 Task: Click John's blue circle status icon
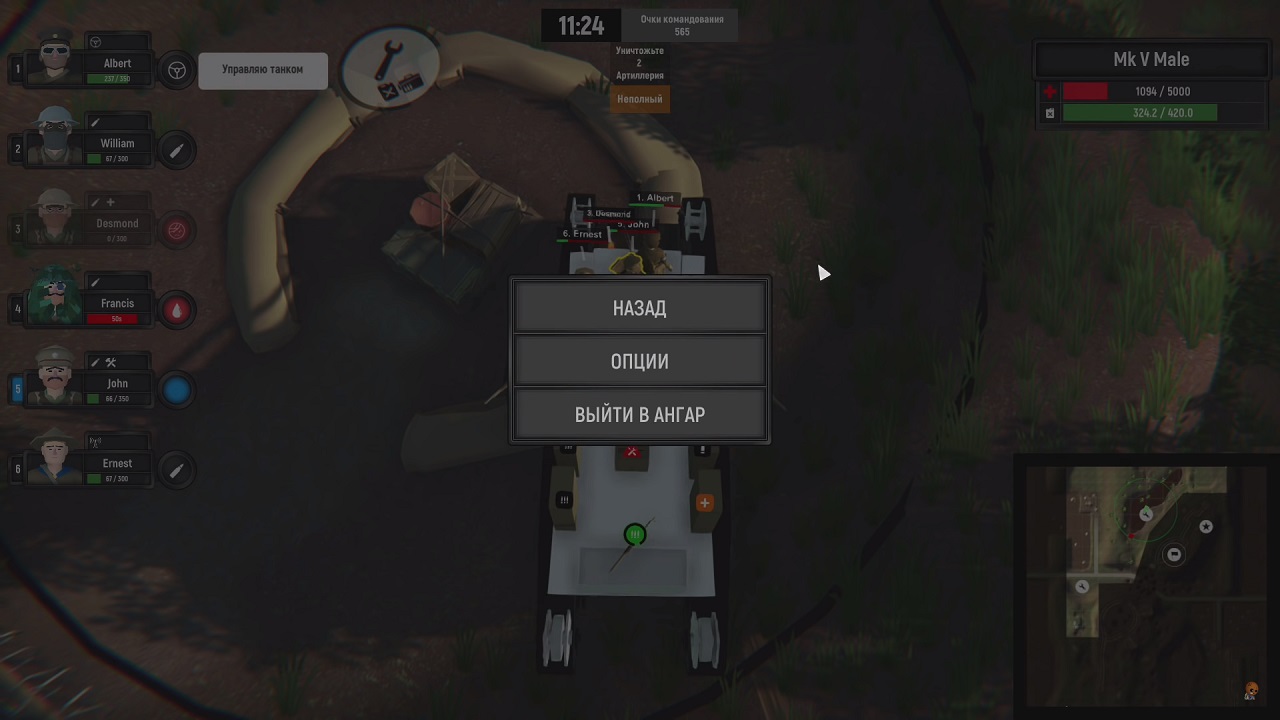177,390
